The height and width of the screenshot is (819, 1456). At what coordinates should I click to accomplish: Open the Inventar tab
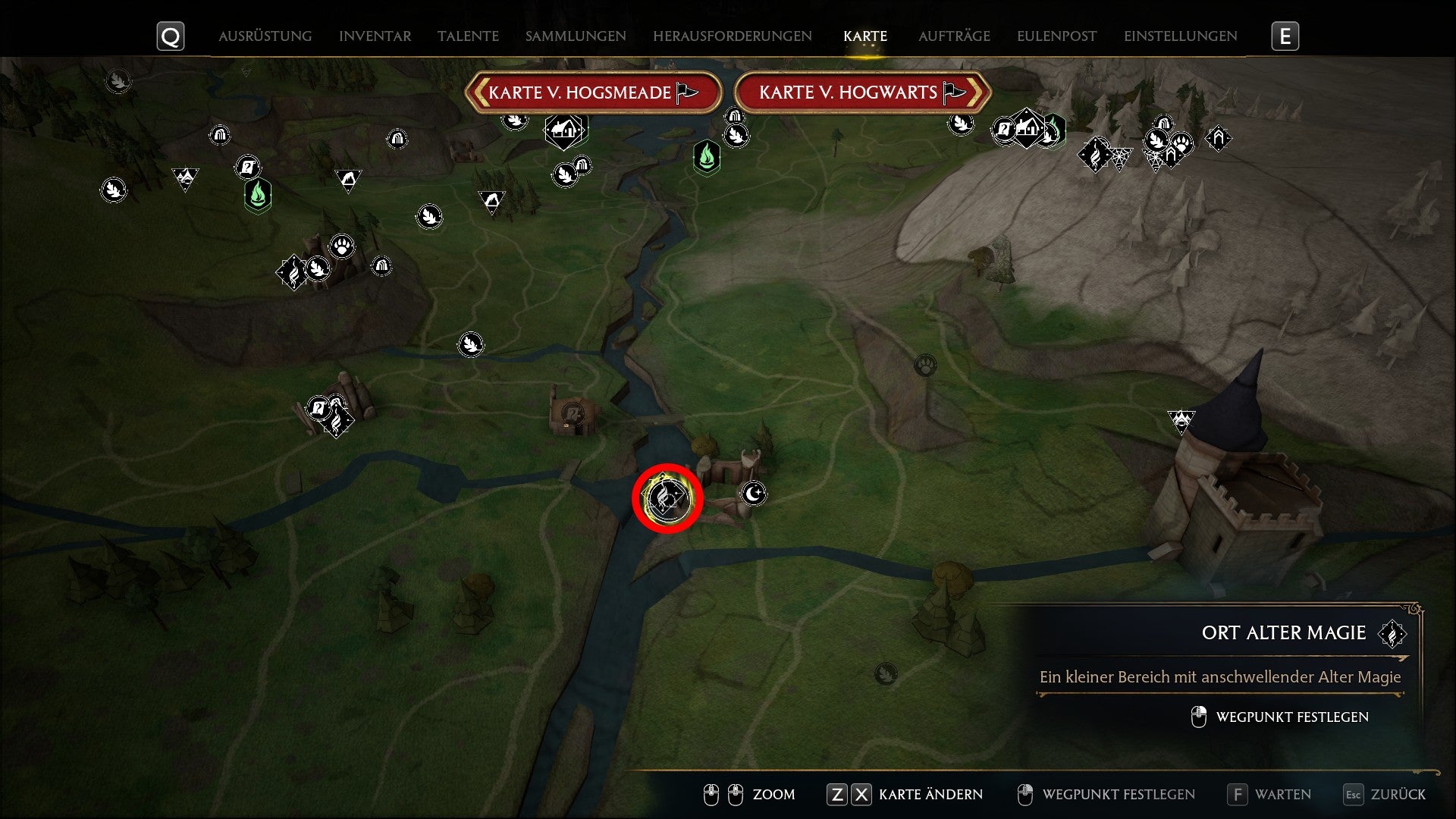point(375,36)
